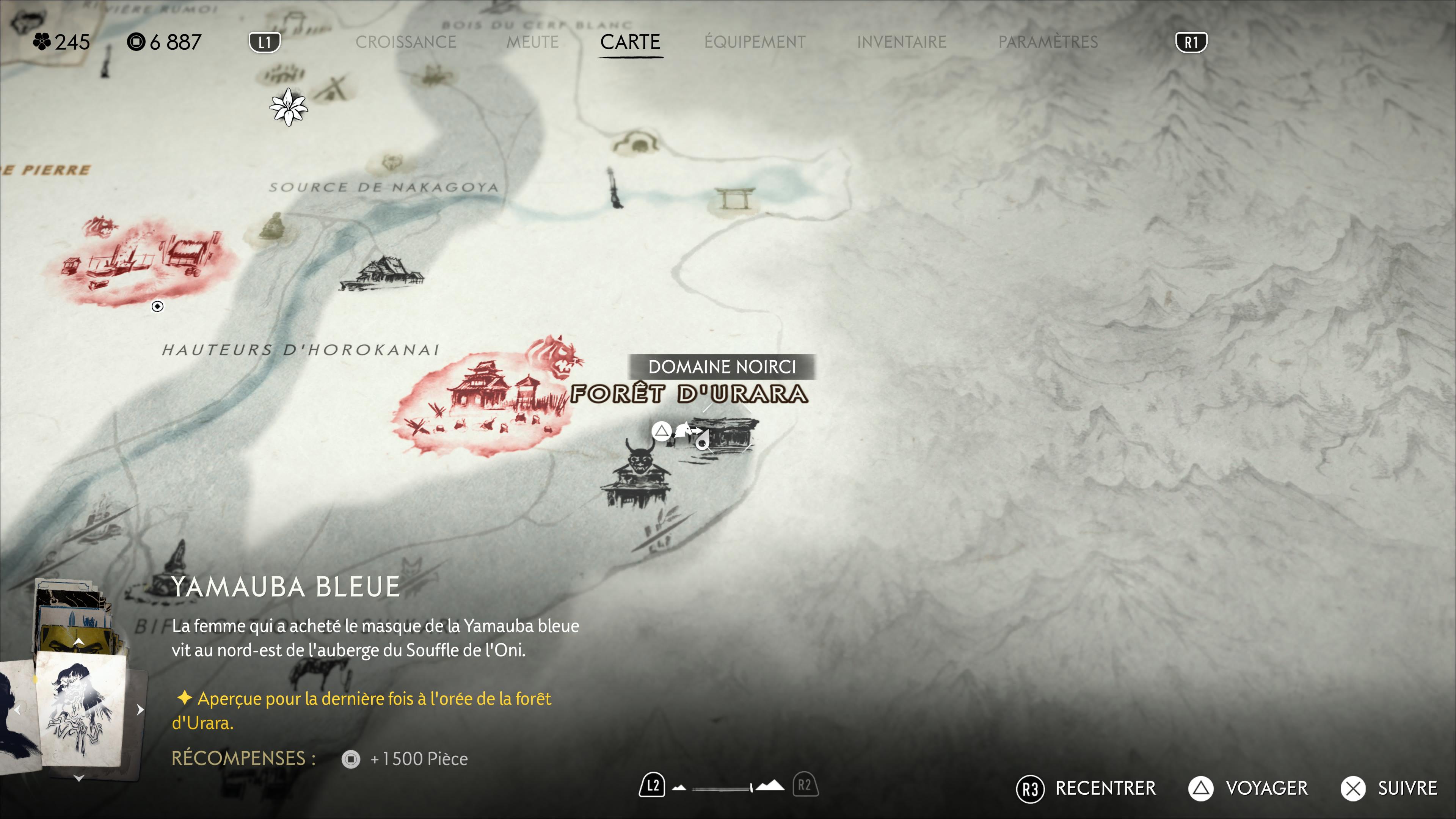Select the white flower map marker
The height and width of the screenshot is (819, 1456).
[288, 107]
